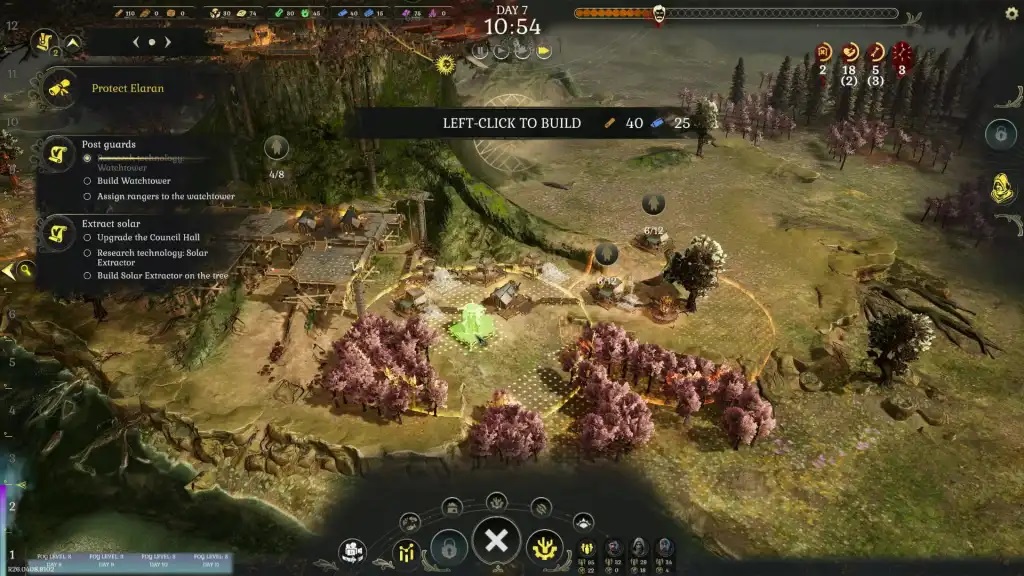Viewport: 1024px width, 576px height.
Task: Select the Extract solar quest entry
Action: pyautogui.click(x=111, y=223)
